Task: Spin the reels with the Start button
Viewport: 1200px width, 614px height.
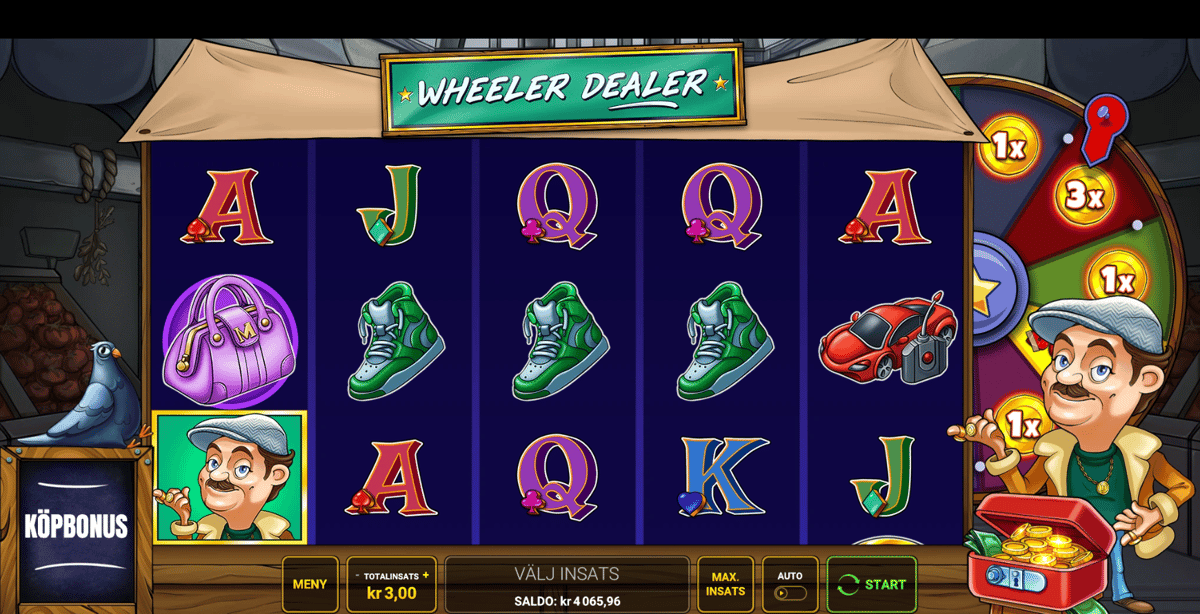Action: (x=871, y=584)
